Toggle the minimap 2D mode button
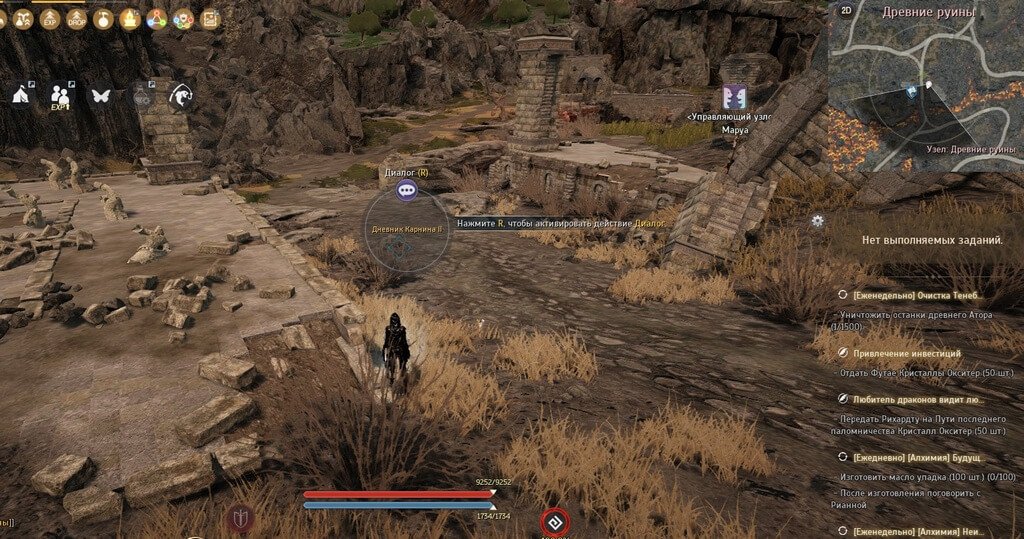Screen dimensions: 1024x539 pos(845,11)
